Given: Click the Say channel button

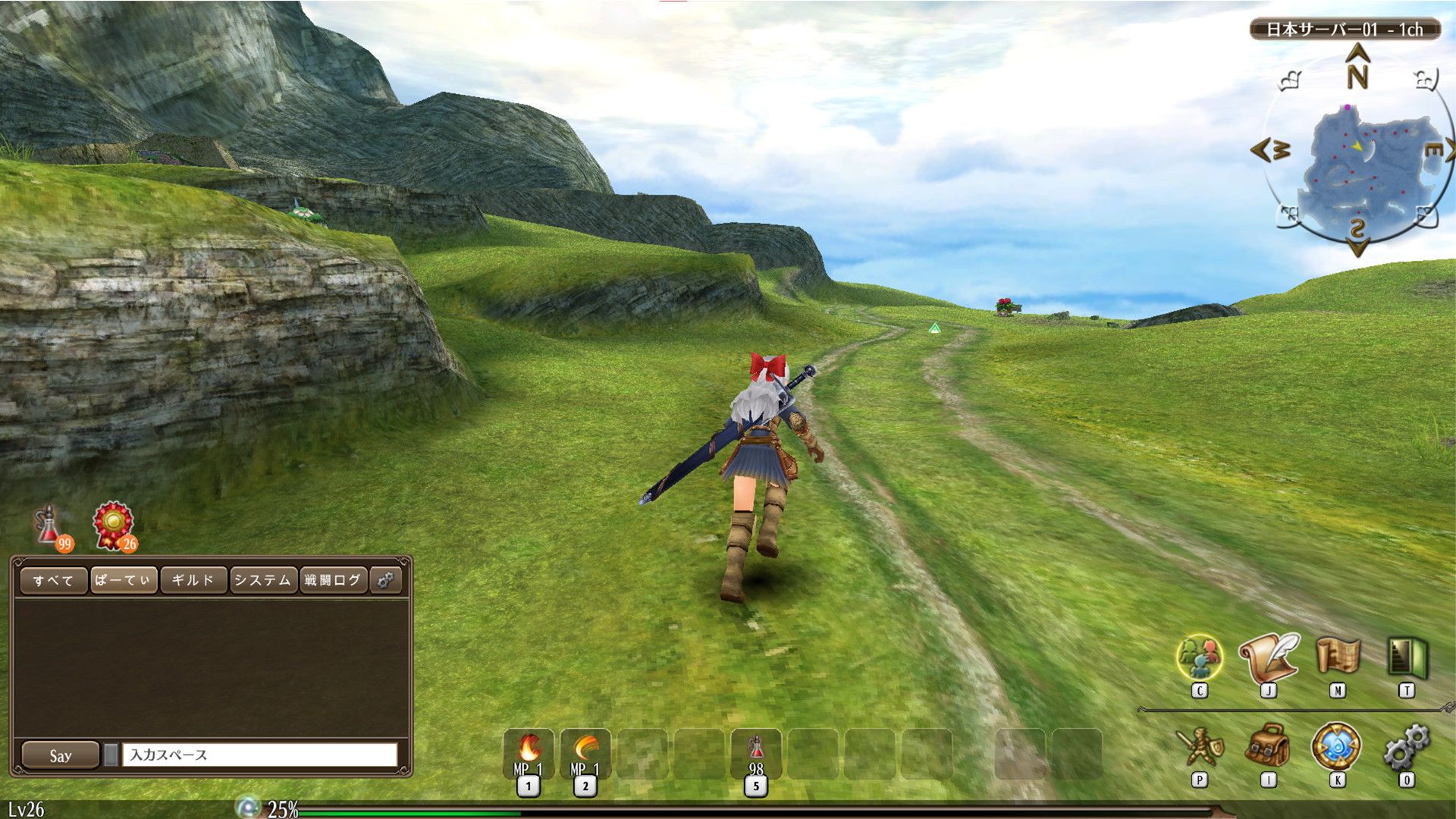Looking at the screenshot, I should pos(61,755).
